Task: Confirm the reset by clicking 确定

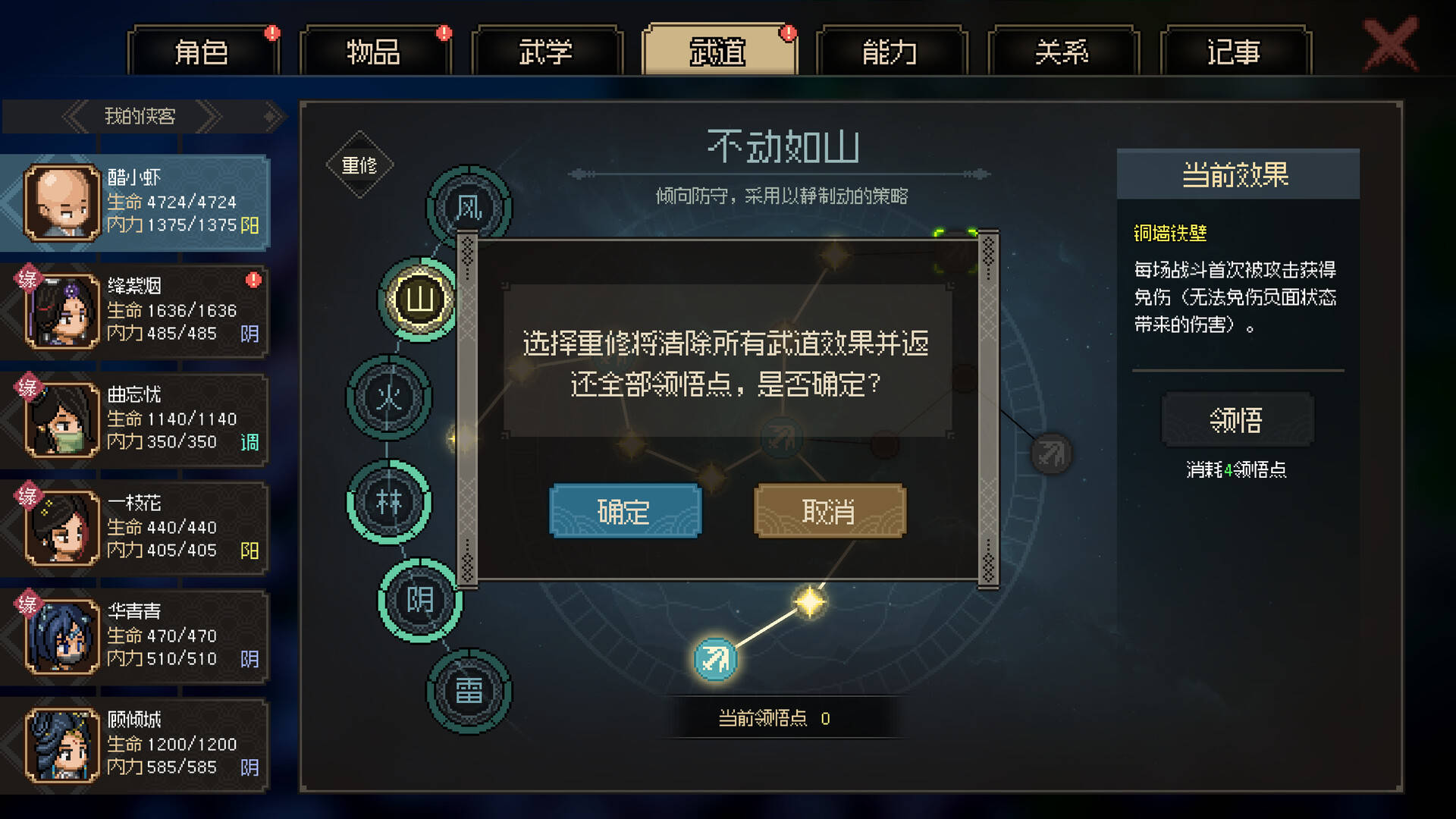Action: (x=625, y=511)
